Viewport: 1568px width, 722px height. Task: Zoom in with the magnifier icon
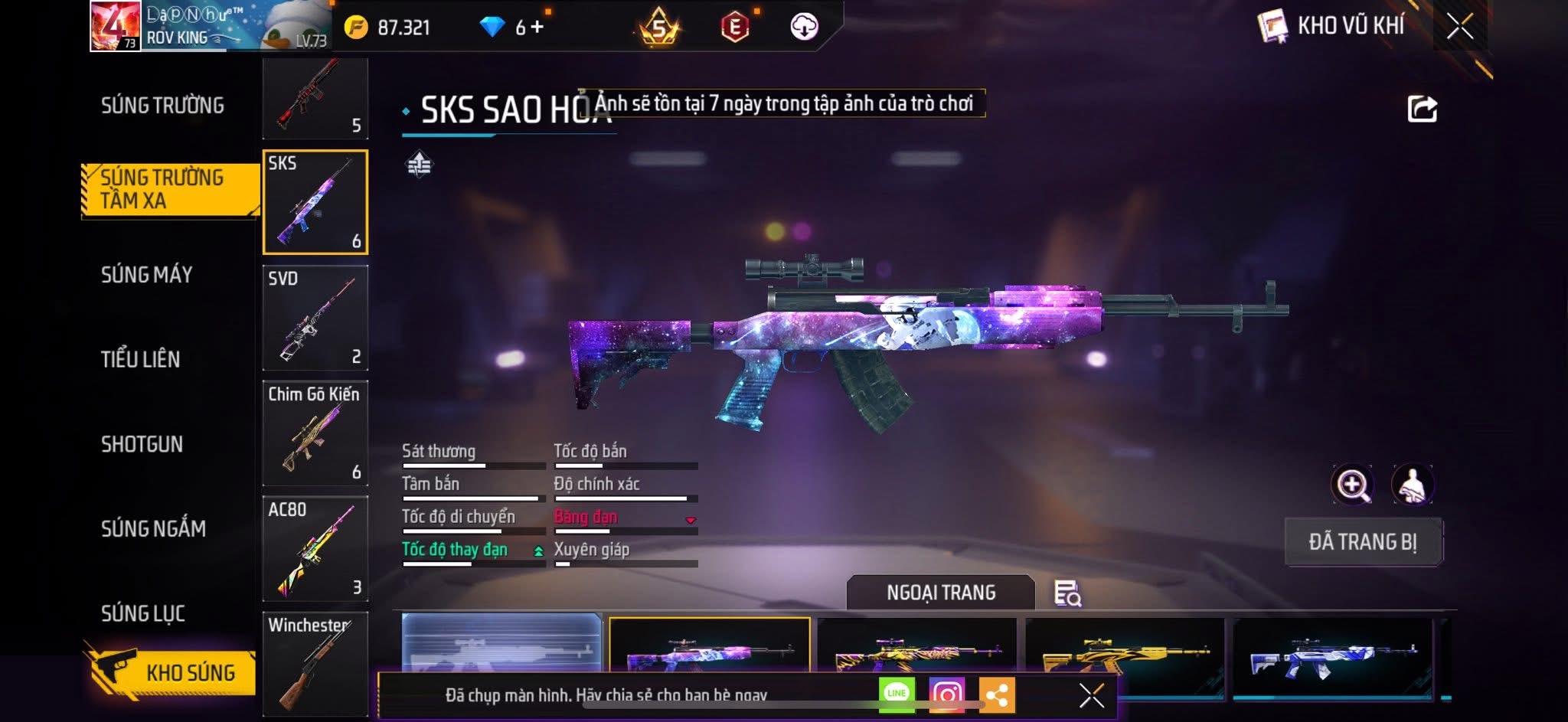(x=1352, y=485)
